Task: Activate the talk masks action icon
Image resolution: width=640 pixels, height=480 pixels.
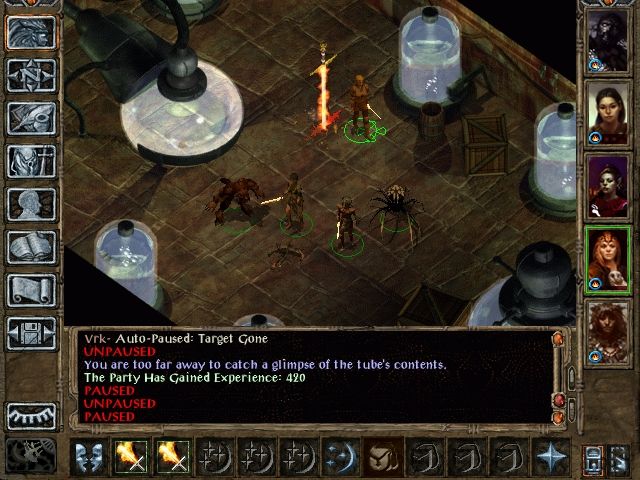Action: [90, 455]
